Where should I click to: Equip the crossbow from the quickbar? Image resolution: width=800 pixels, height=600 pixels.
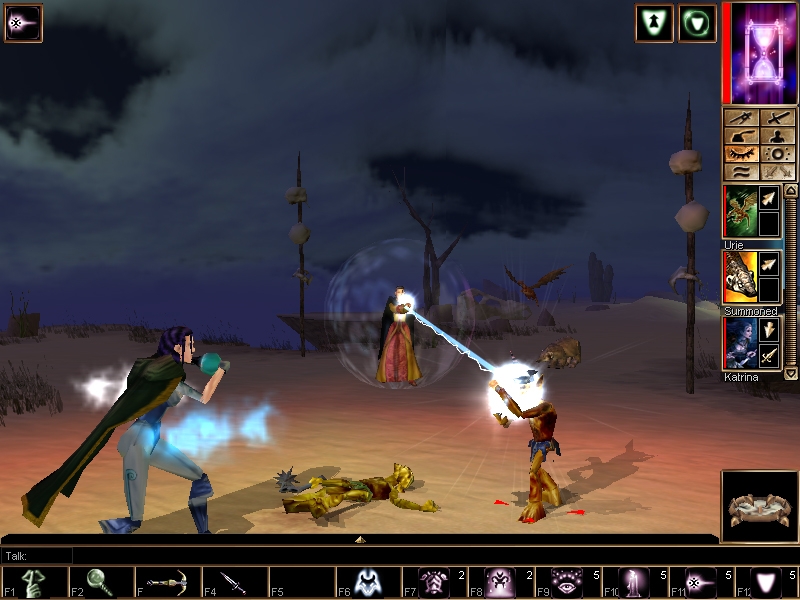167,583
